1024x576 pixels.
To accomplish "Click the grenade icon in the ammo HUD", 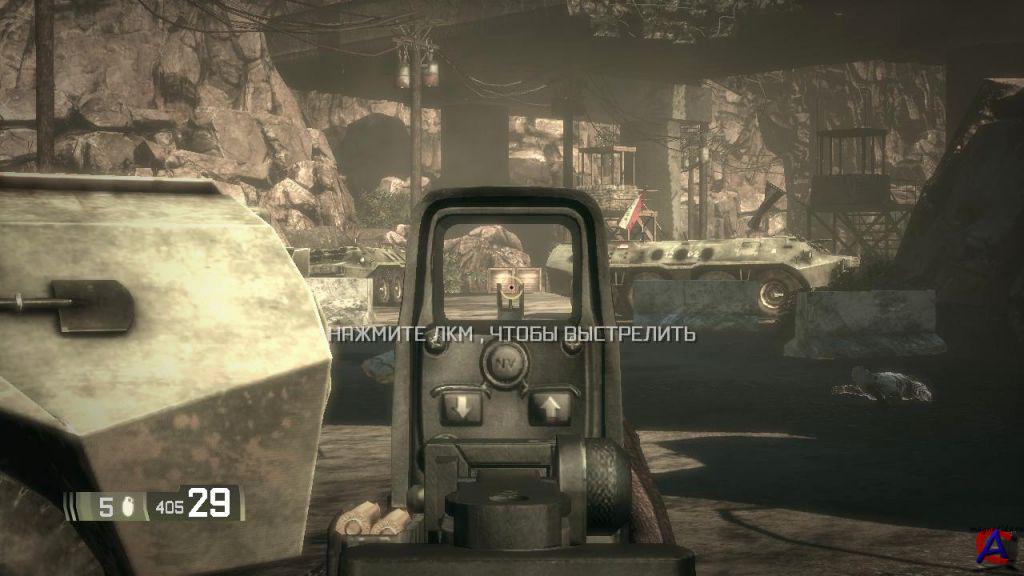I will (x=130, y=507).
